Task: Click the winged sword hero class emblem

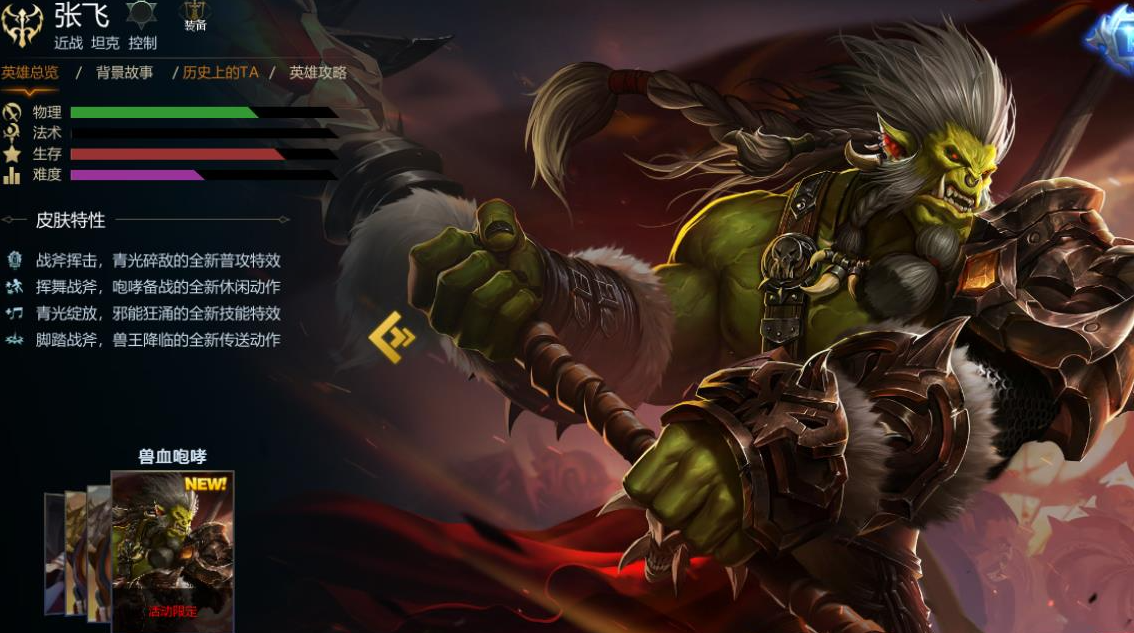Action: pyautogui.click(x=23, y=25)
